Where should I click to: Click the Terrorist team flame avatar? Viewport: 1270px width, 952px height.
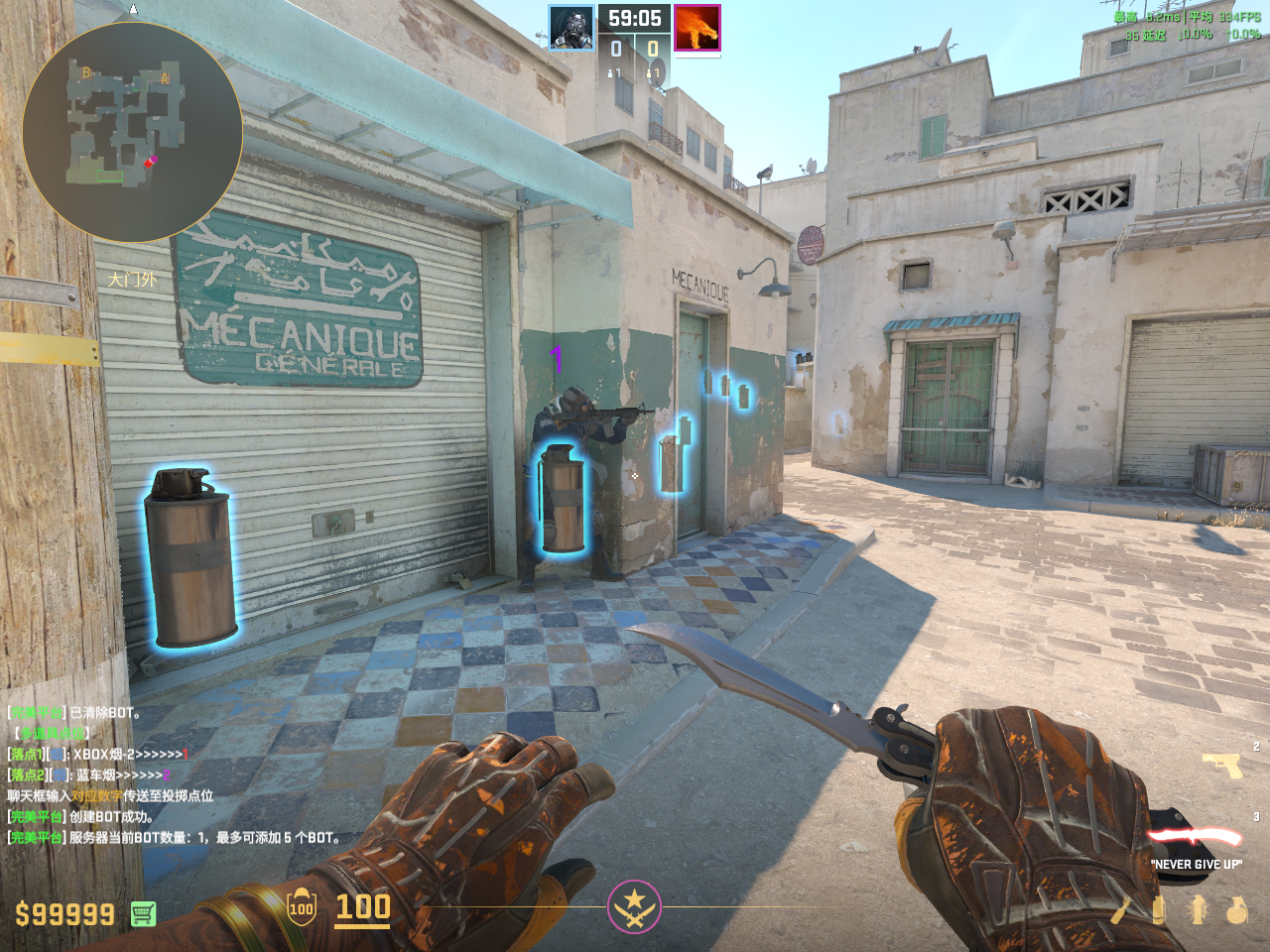(697, 28)
